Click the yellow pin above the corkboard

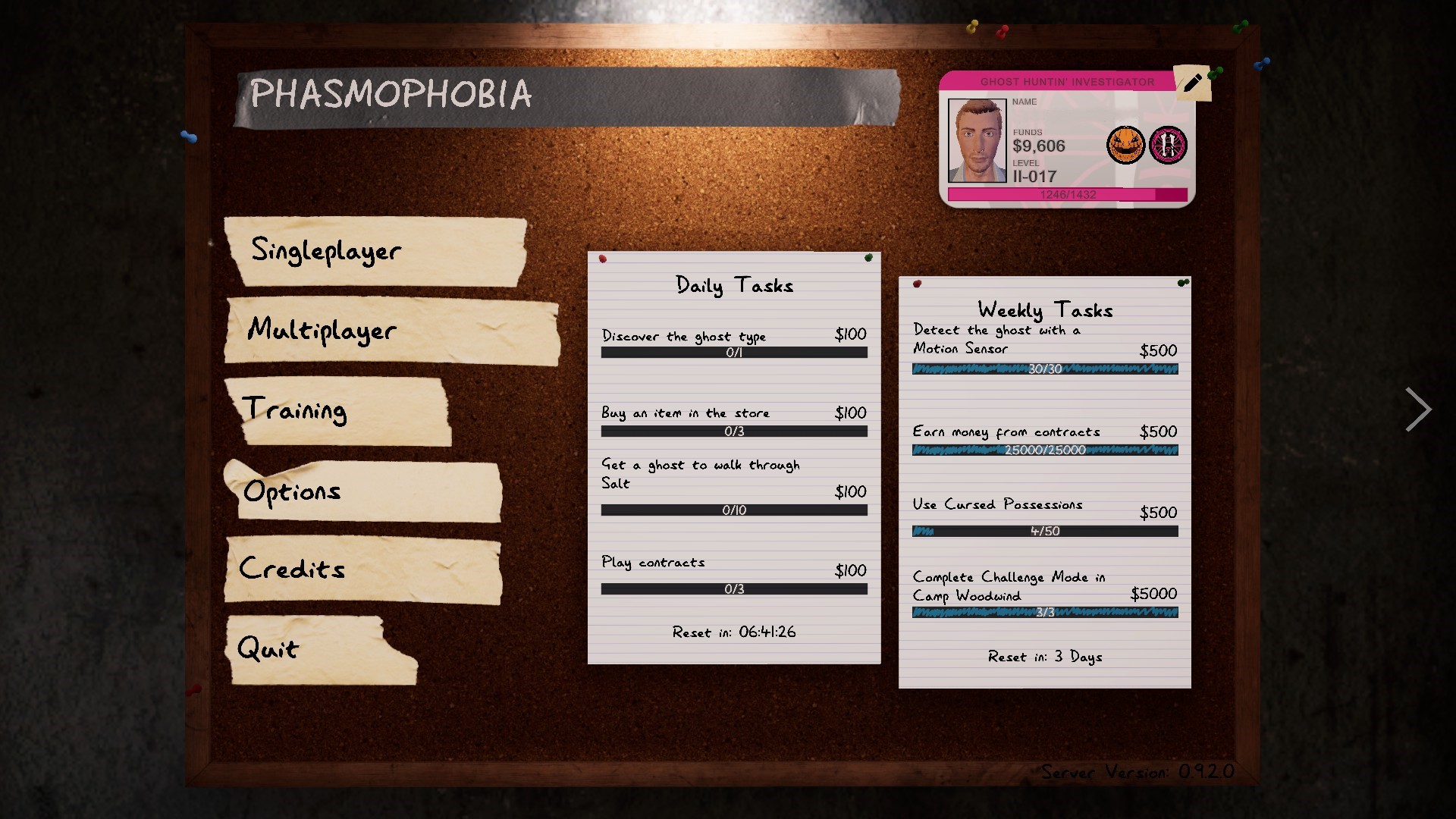tap(972, 26)
